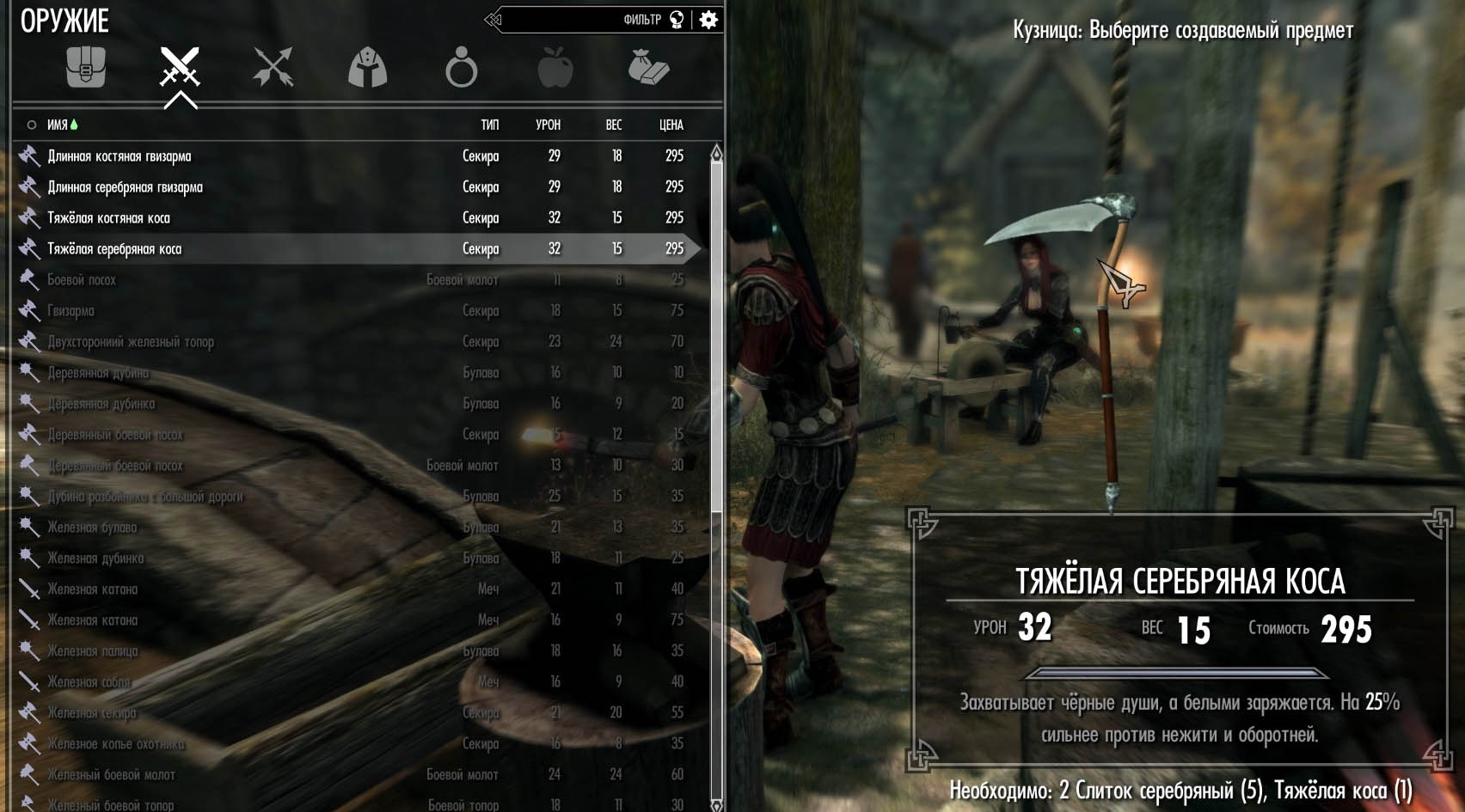Select the Боевой посох entry

pyautogui.click(x=82, y=280)
